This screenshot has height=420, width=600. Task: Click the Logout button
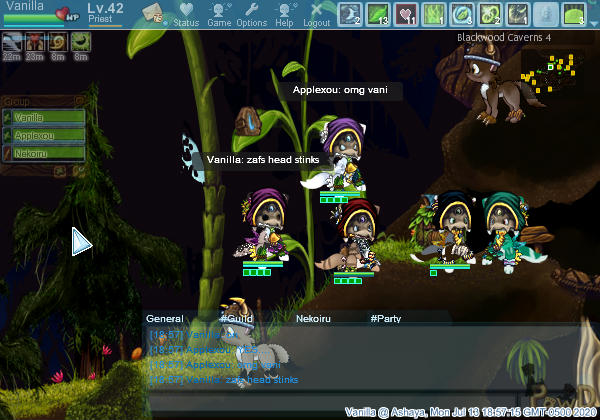pos(316,14)
